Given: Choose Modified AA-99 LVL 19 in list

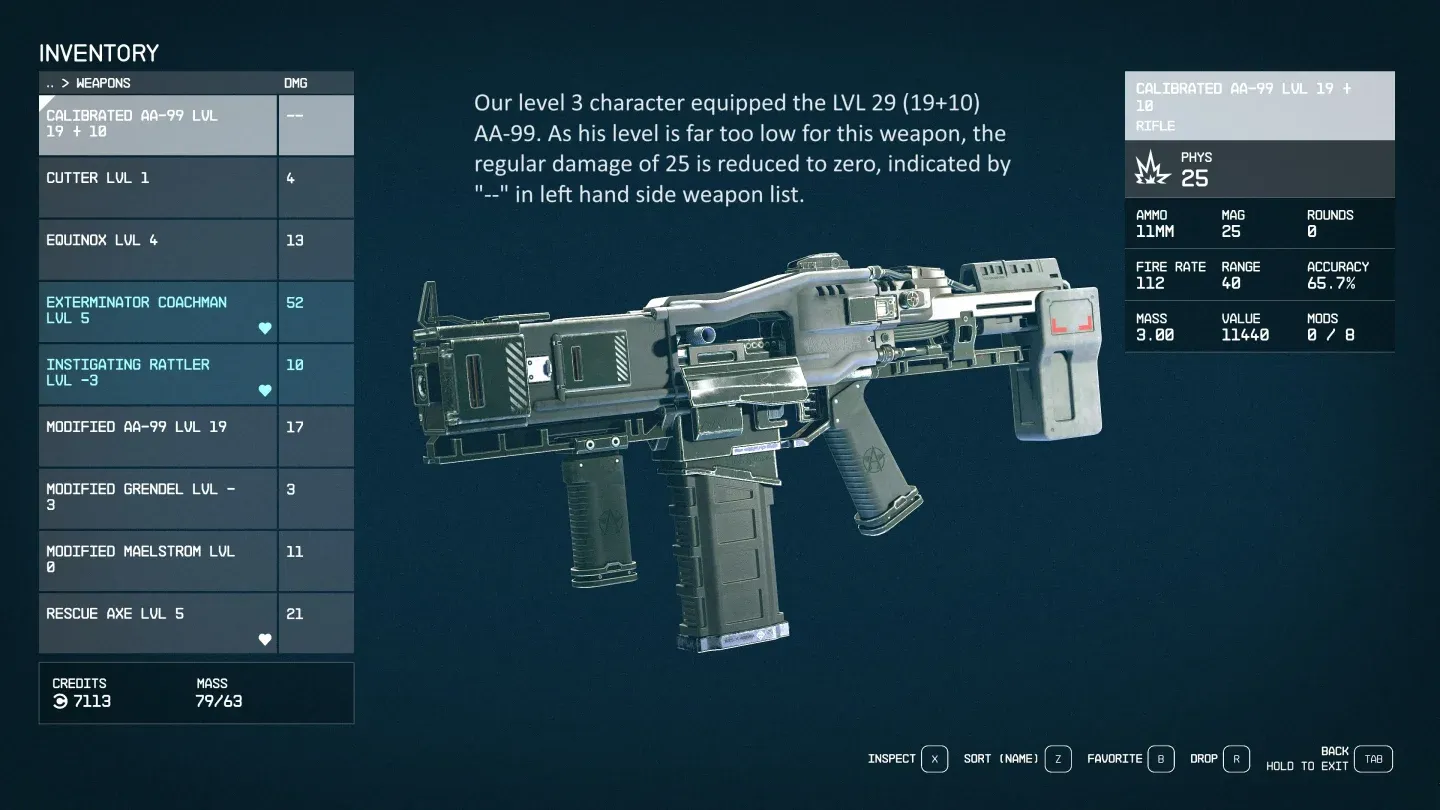Looking at the screenshot, I should (158, 436).
